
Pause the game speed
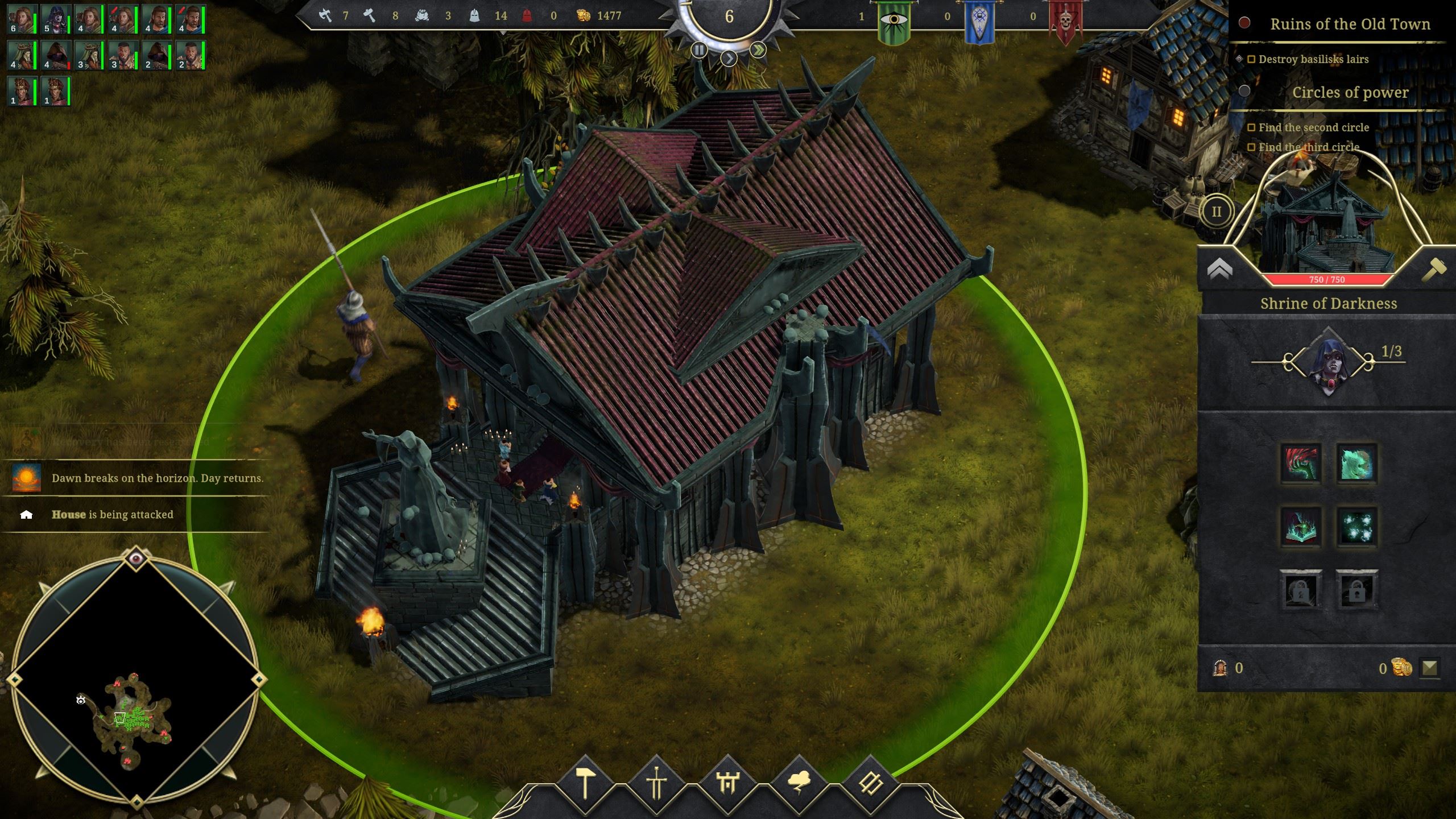click(x=699, y=50)
